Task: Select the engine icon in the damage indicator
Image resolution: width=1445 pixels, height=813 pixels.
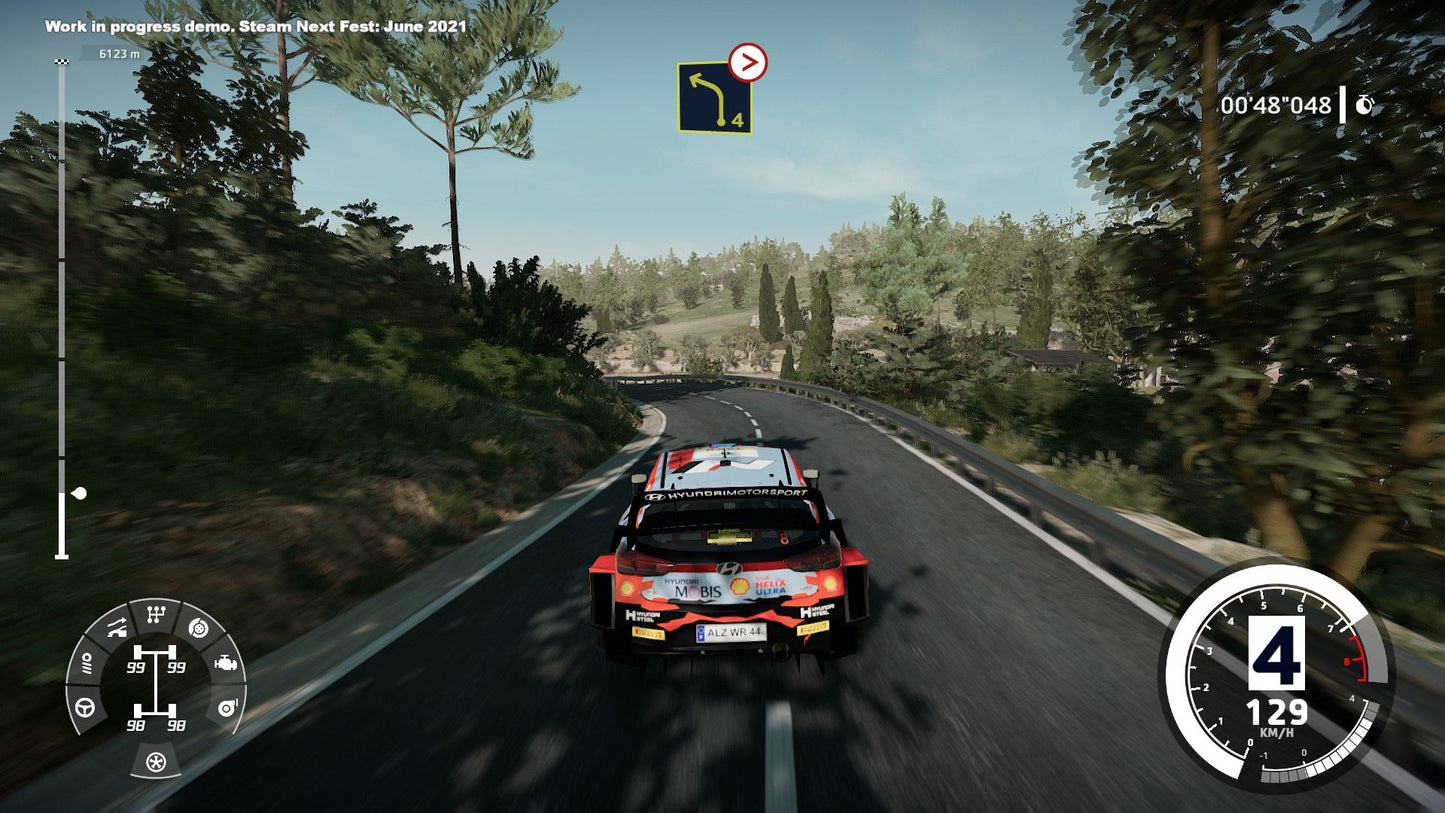Action: coord(227,663)
